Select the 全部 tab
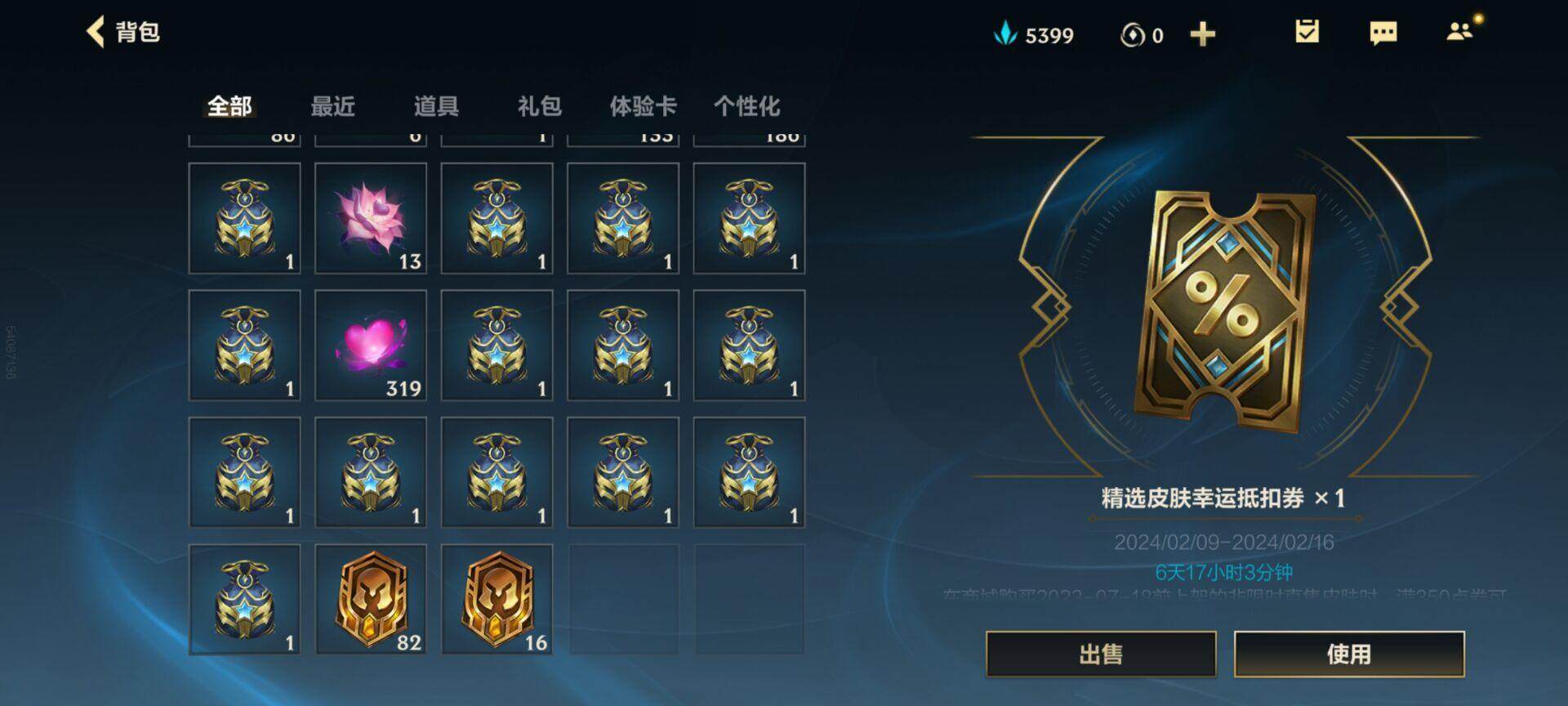1568x706 pixels. [x=231, y=106]
